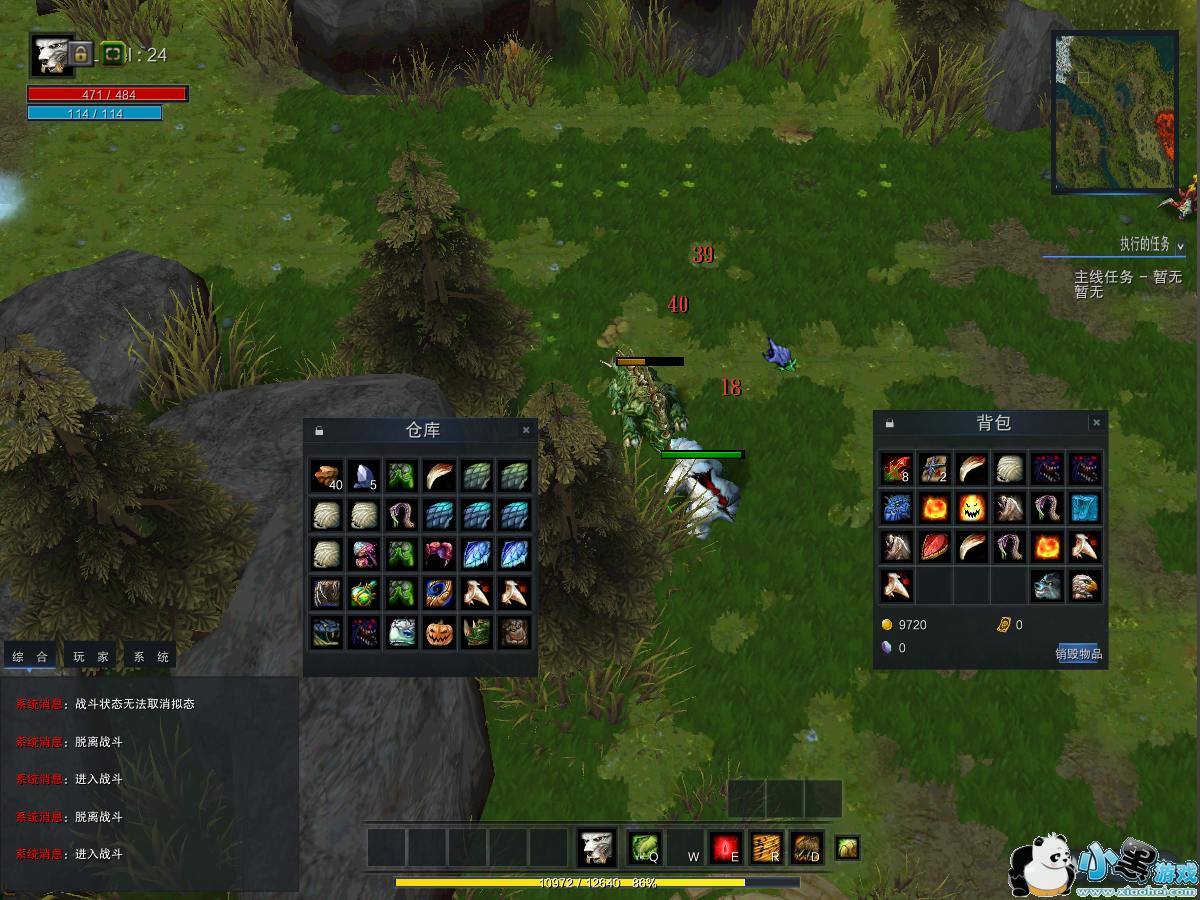Viewport: 1200px width, 900px height.
Task: Close the 仓库 warehouse window
Action: click(526, 431)
